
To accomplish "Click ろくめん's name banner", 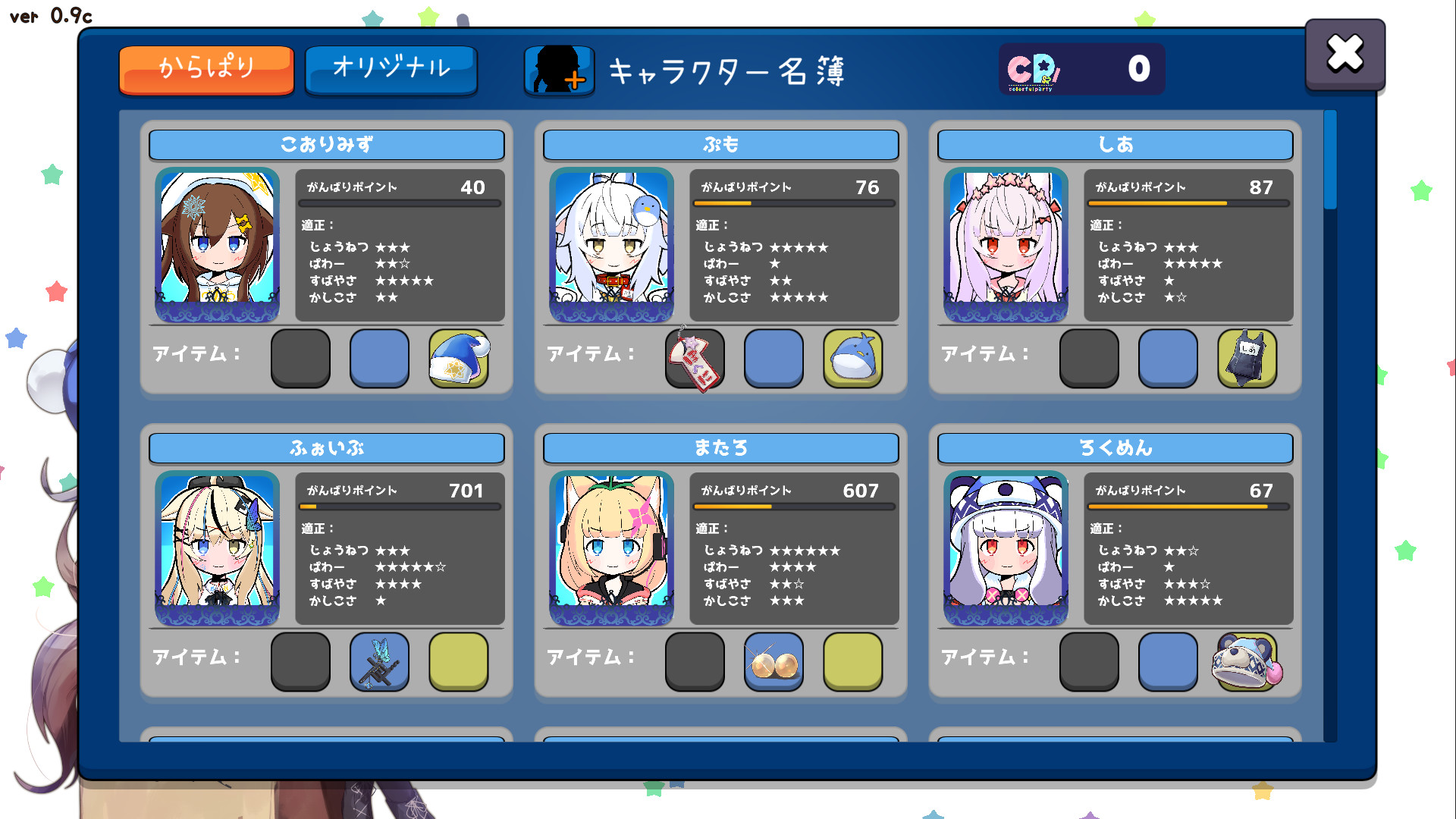I will click(1115, 447).
